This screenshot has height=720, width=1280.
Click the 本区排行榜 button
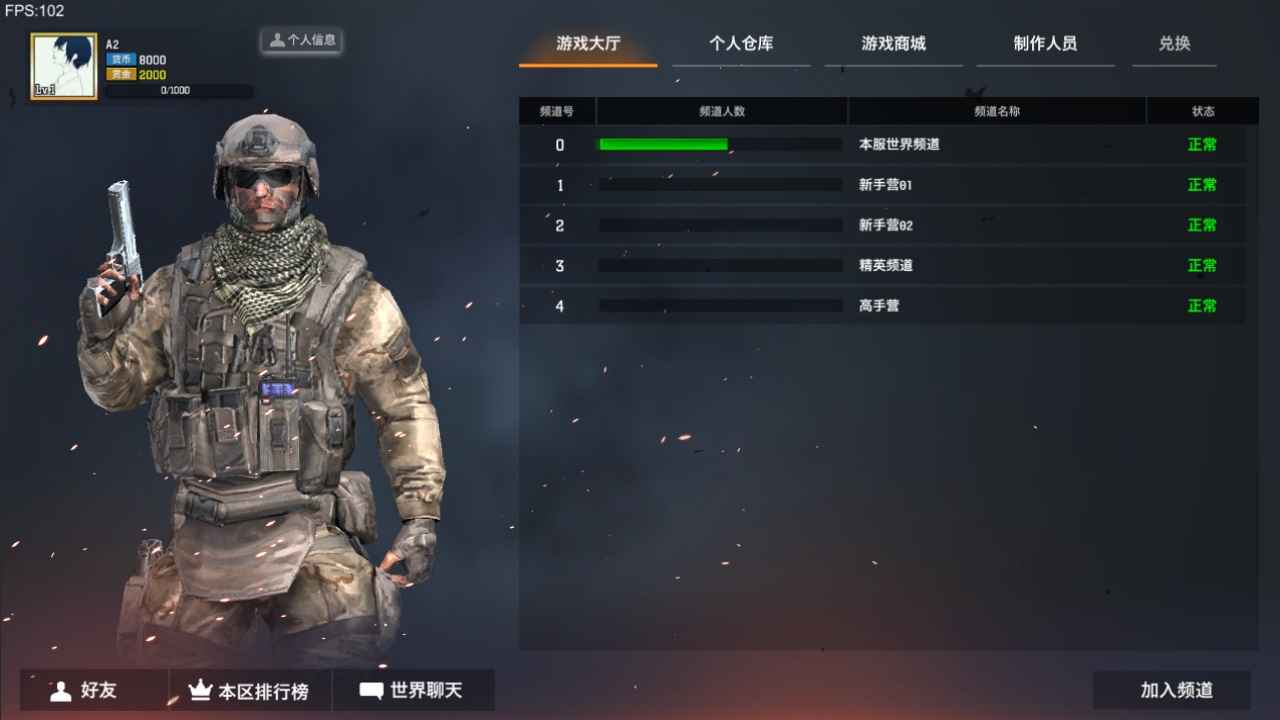(x=251, y=690)
